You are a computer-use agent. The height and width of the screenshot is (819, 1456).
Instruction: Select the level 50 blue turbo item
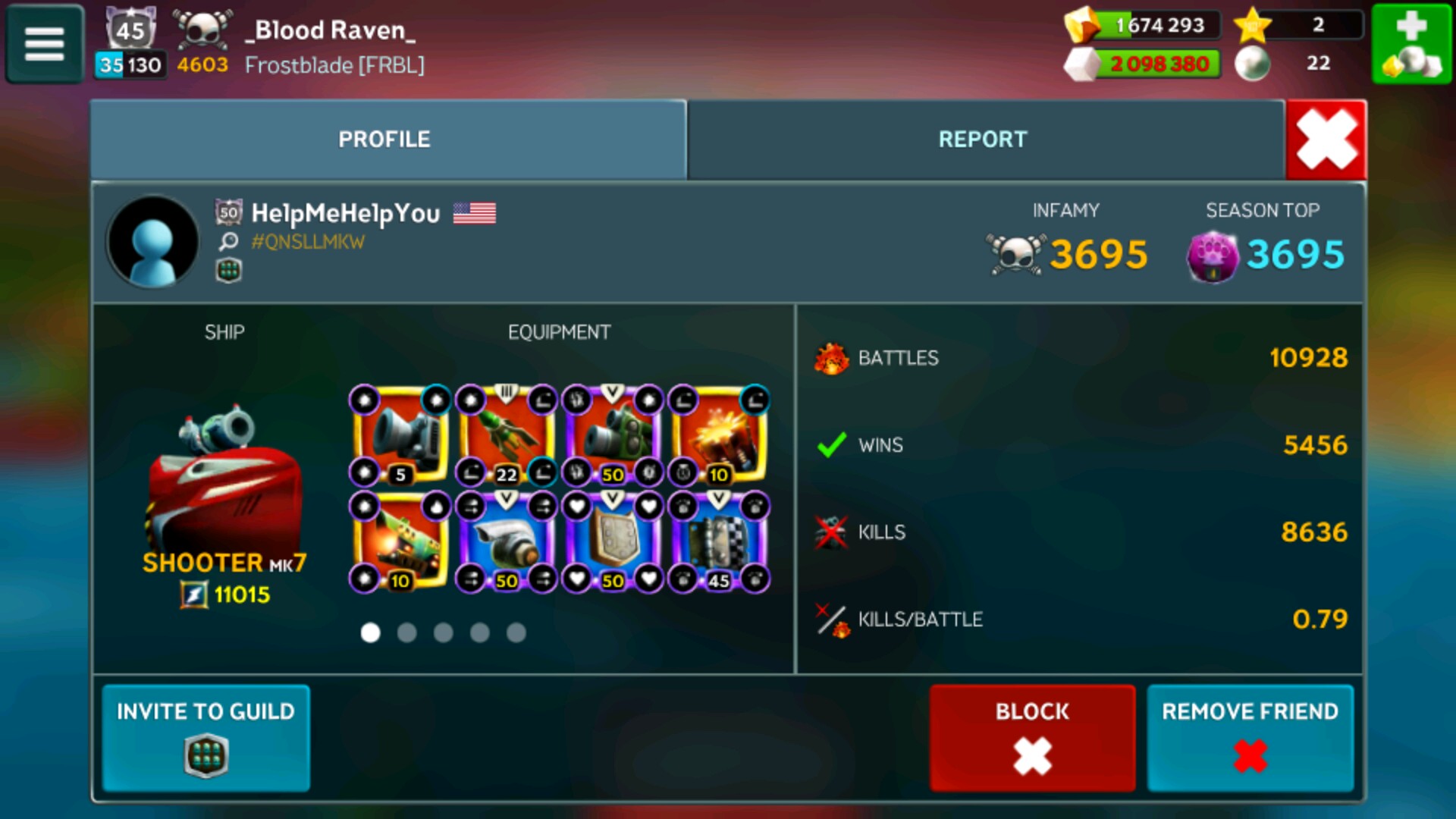tap(507, 541)
